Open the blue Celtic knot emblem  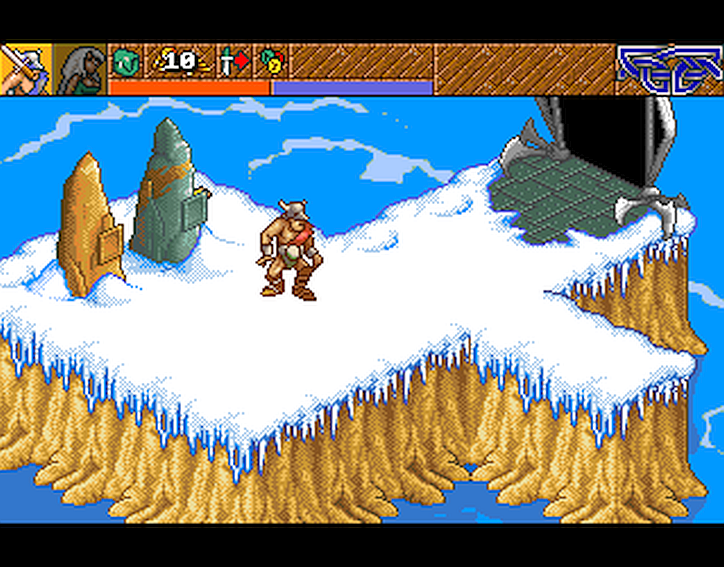[668, 68]
